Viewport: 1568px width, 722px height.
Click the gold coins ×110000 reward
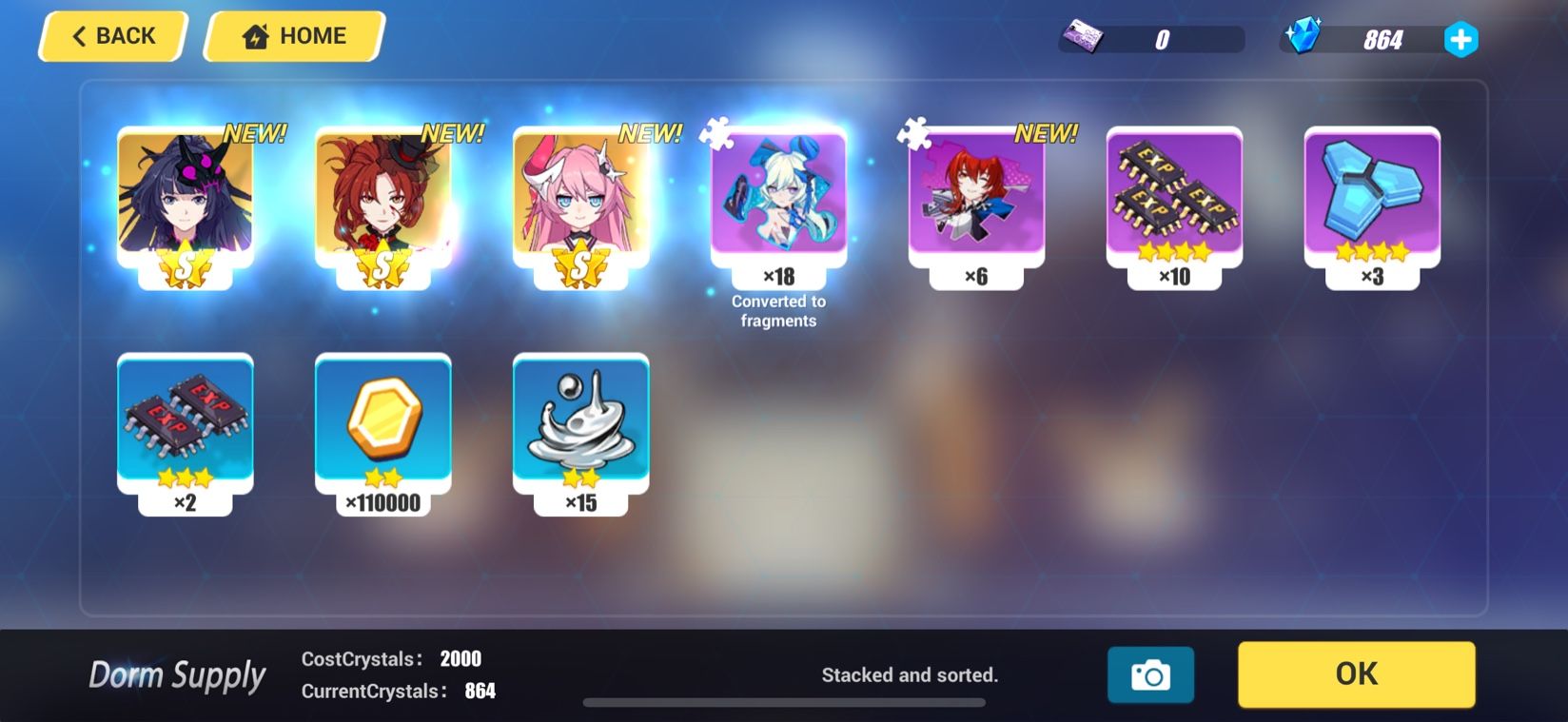(x=382, y=426)
